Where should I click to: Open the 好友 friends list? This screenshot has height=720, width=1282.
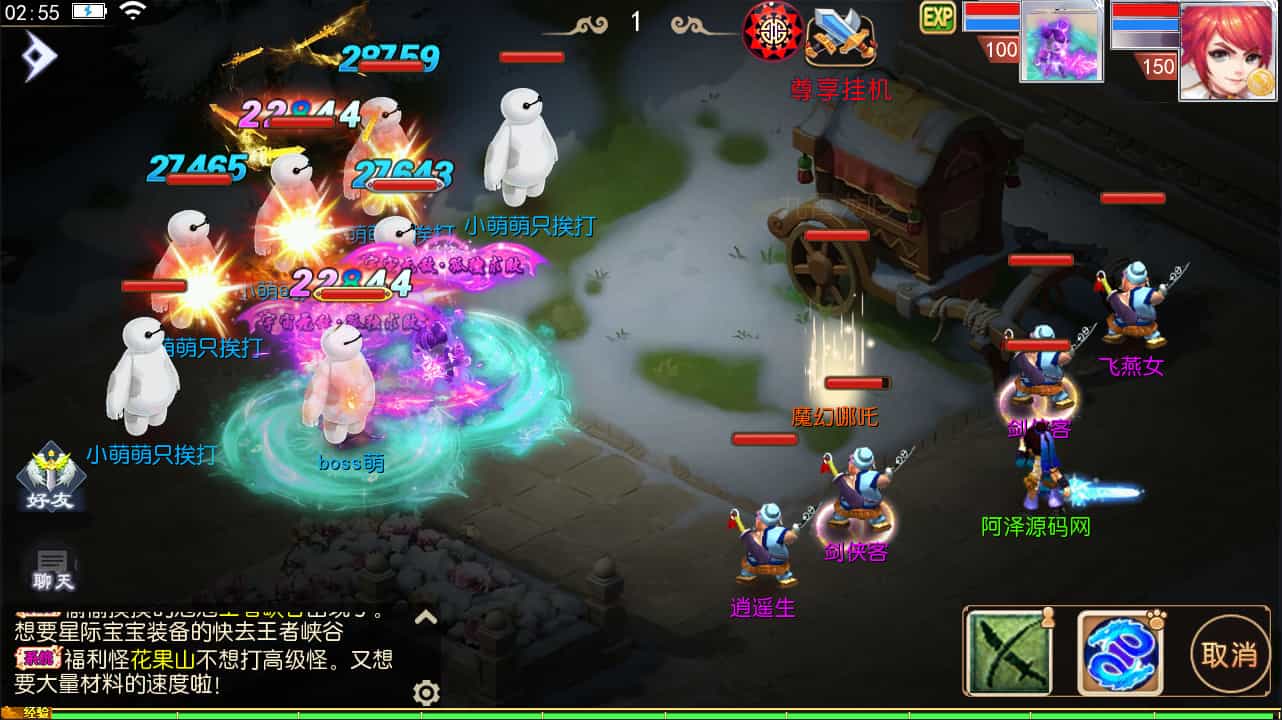[51, 476]
